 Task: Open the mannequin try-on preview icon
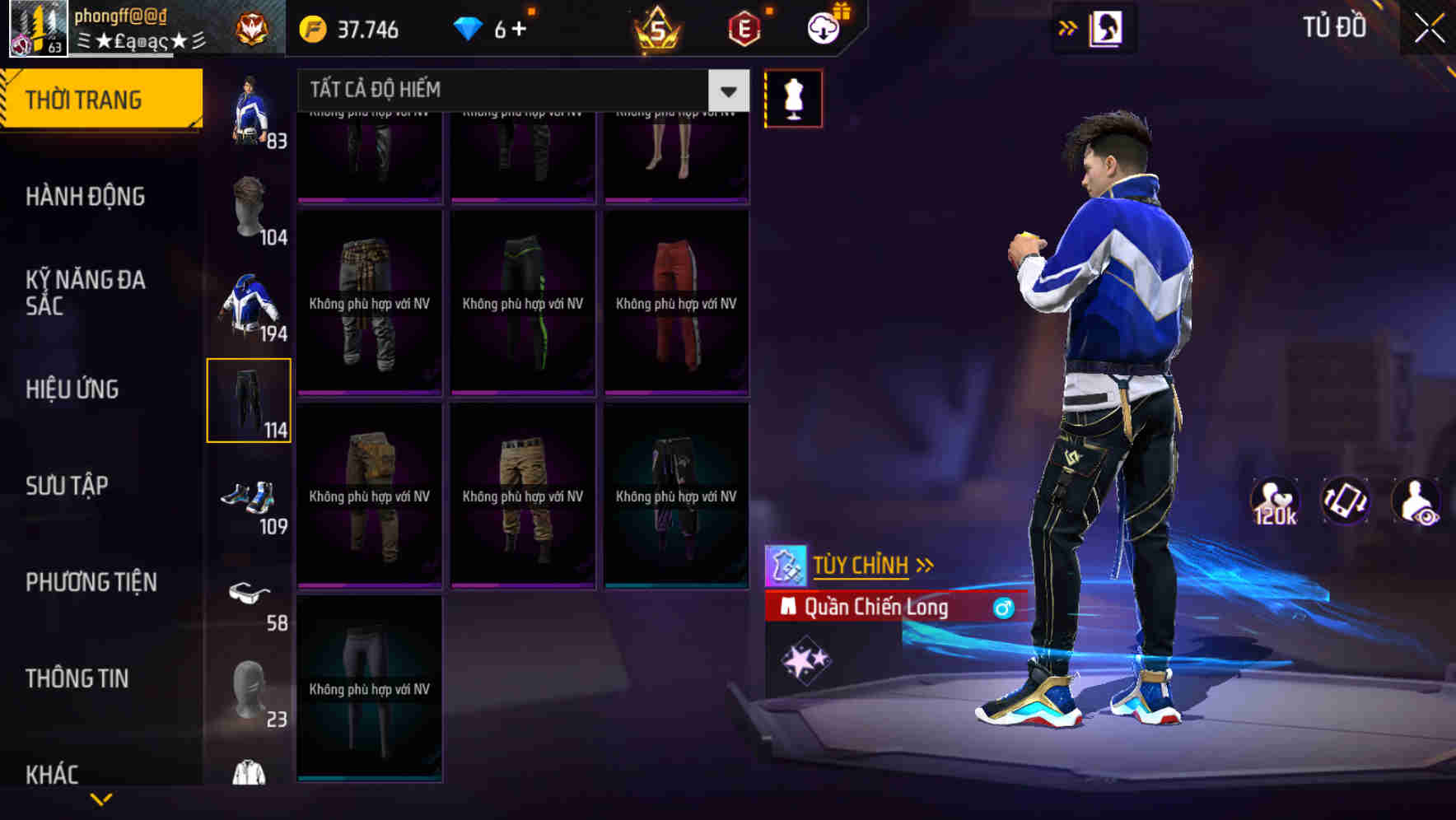pos(793,97)
